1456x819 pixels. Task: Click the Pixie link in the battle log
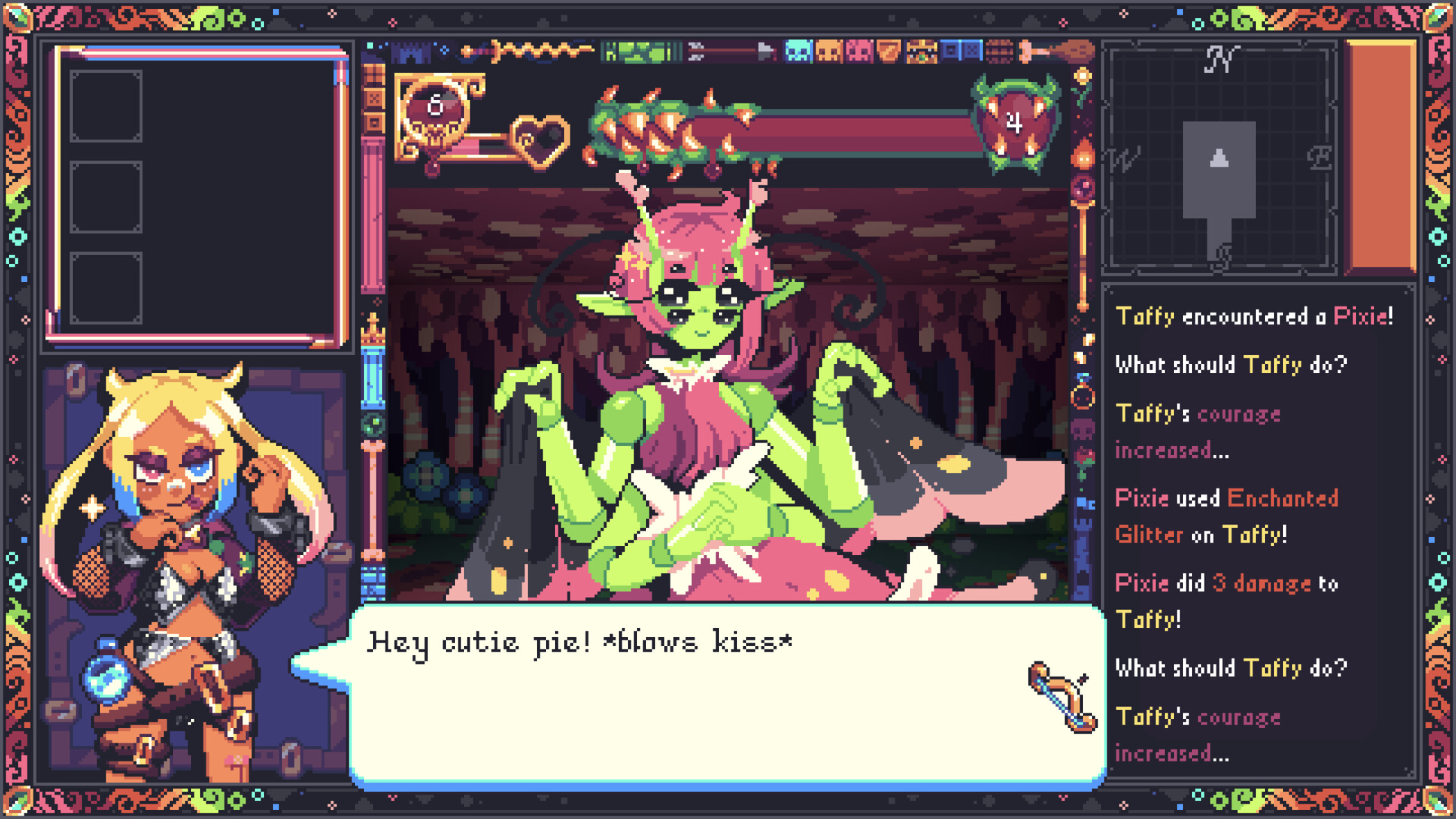click(1365, 317)
